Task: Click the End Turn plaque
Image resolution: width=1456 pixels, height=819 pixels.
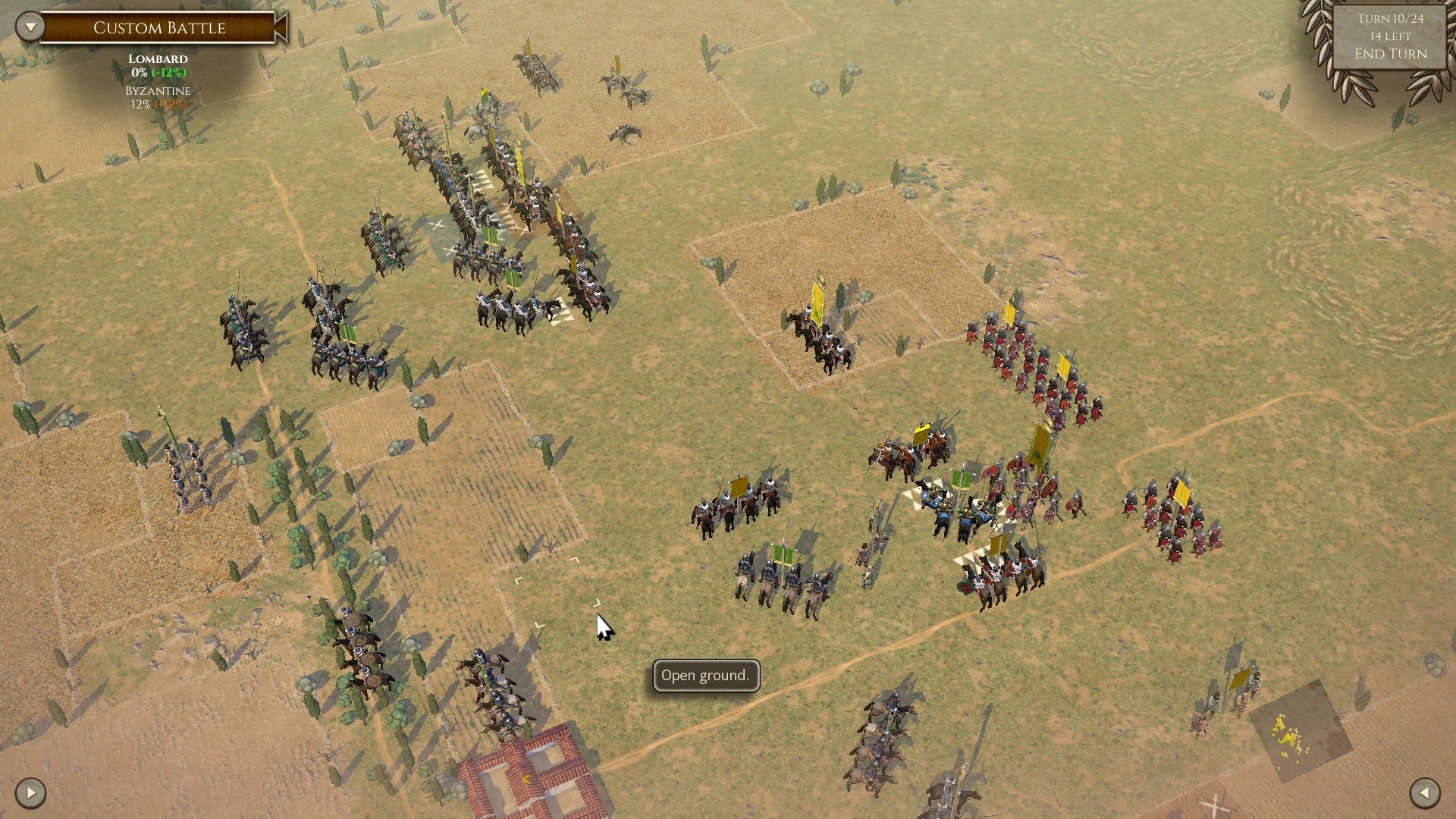Action: point(1390,55)
